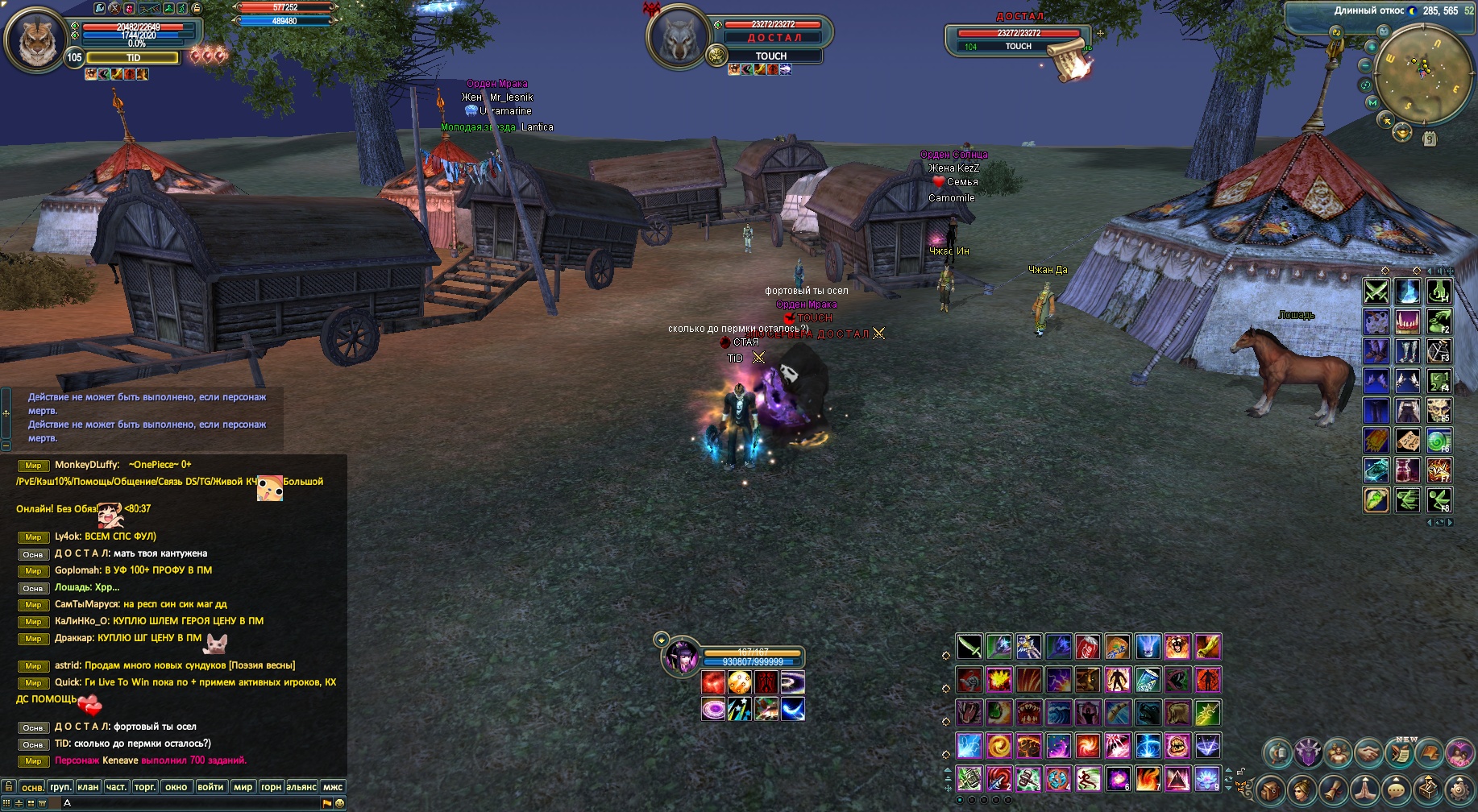Image resolution: width=1478 pixels, height=812 pixels.
Task: Activate the green sword skill slot
Action: (969, 646)
